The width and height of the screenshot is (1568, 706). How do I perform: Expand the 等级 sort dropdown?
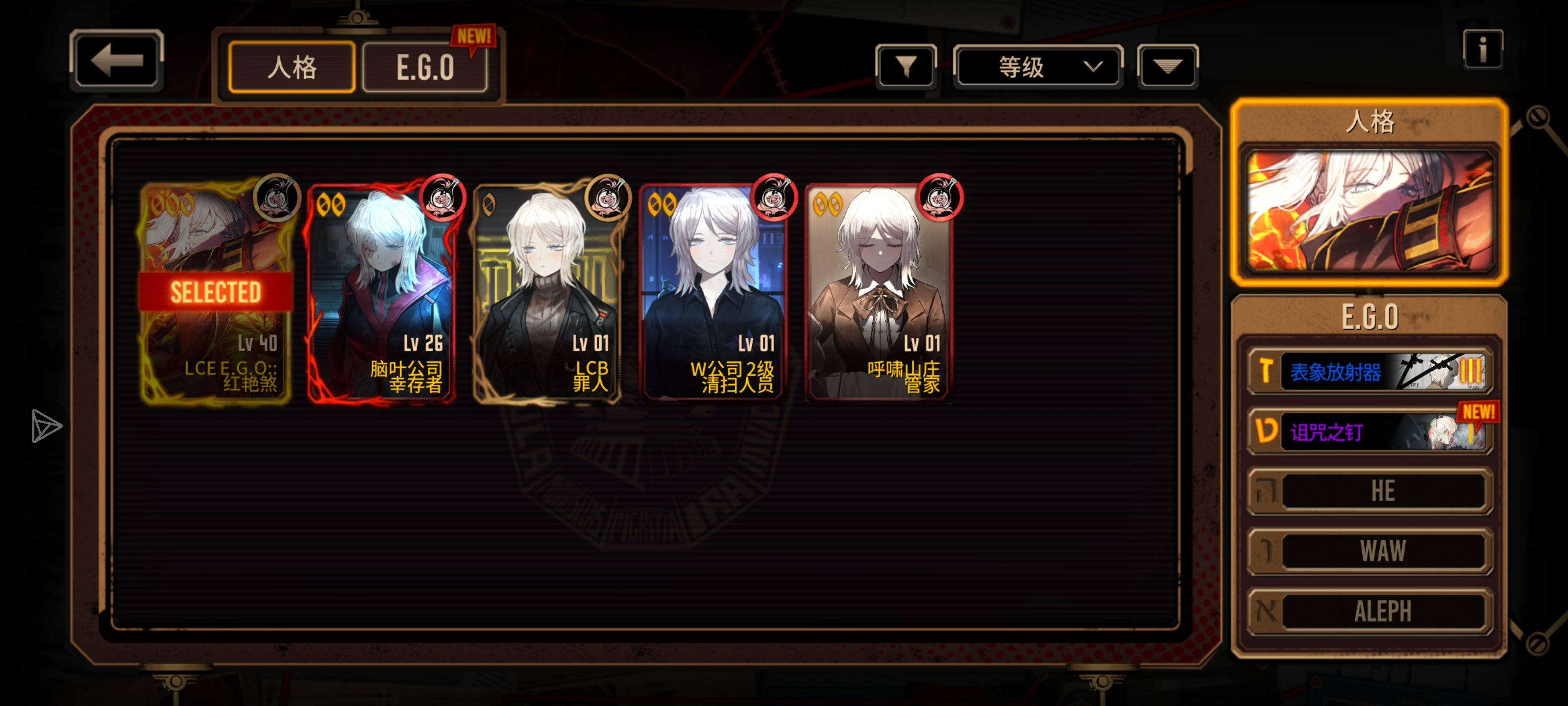pyautogui.click(x=1038, y=66)
